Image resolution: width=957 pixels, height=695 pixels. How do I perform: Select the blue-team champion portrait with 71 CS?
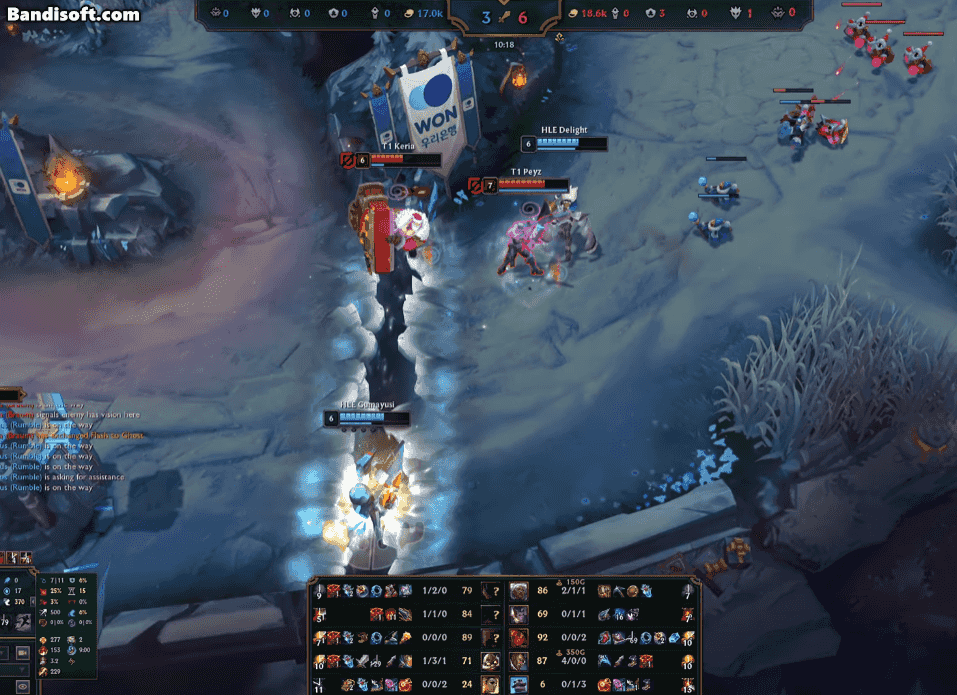(490, 661)
